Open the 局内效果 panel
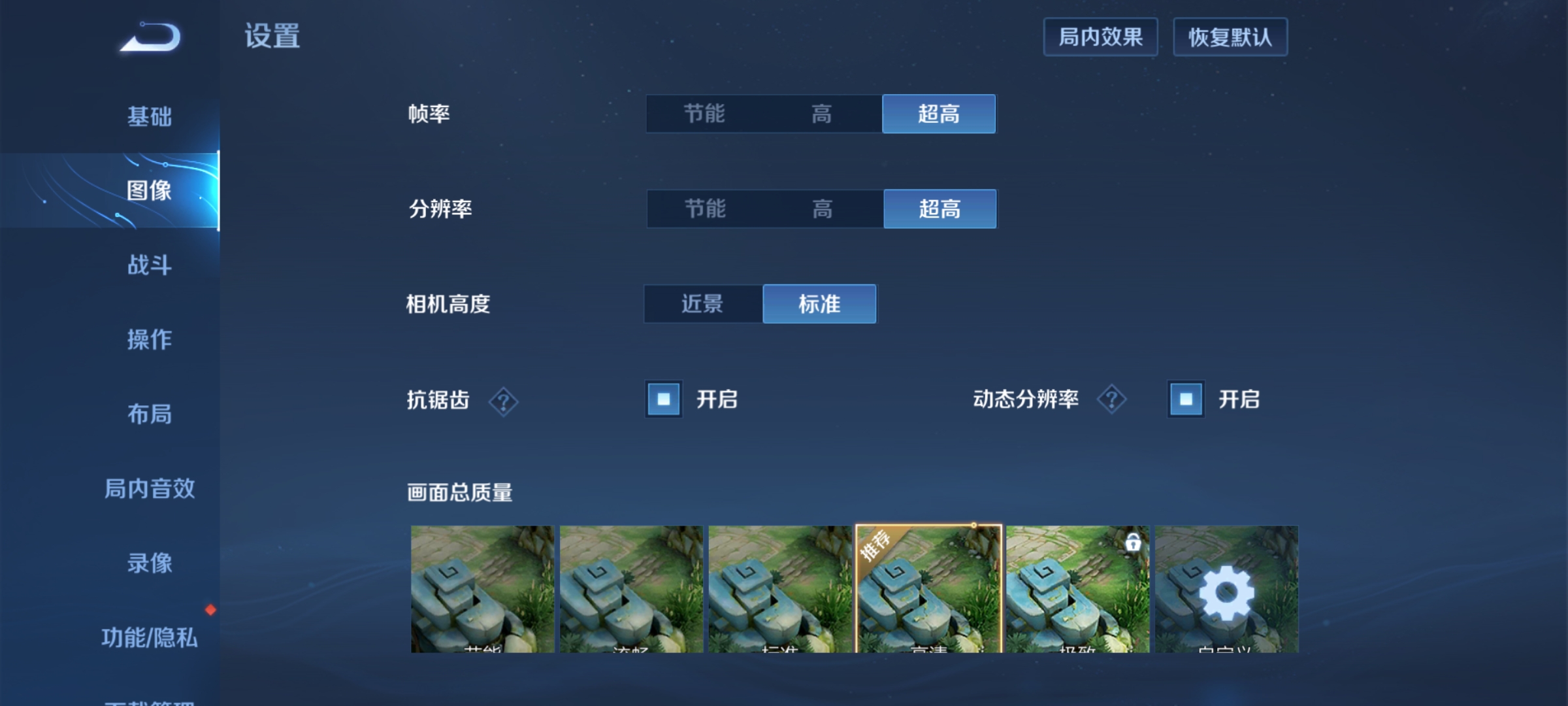1568x706 pixels. click(x=1100, y=37)
